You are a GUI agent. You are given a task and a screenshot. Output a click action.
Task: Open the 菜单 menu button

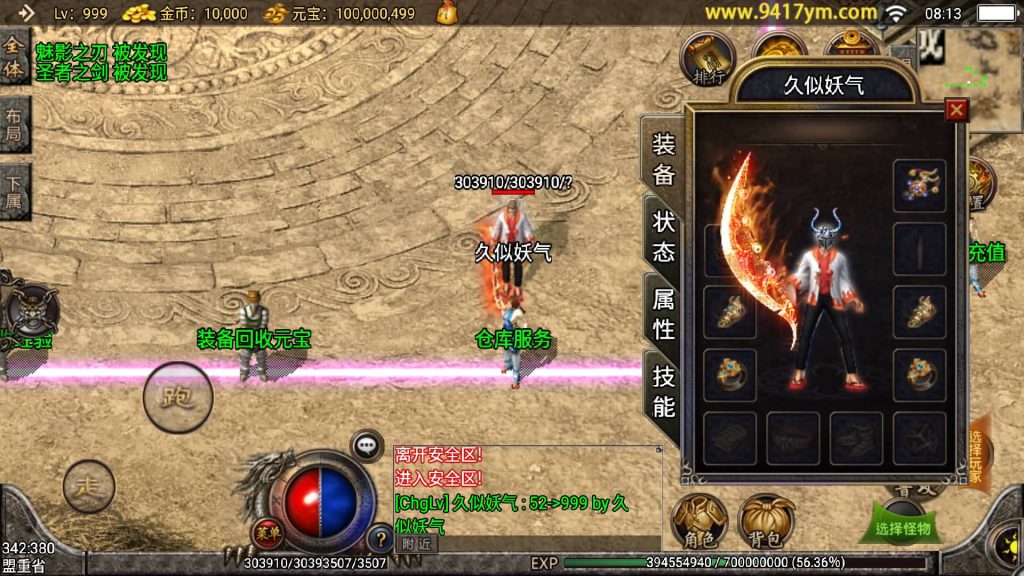click(268, 533)
